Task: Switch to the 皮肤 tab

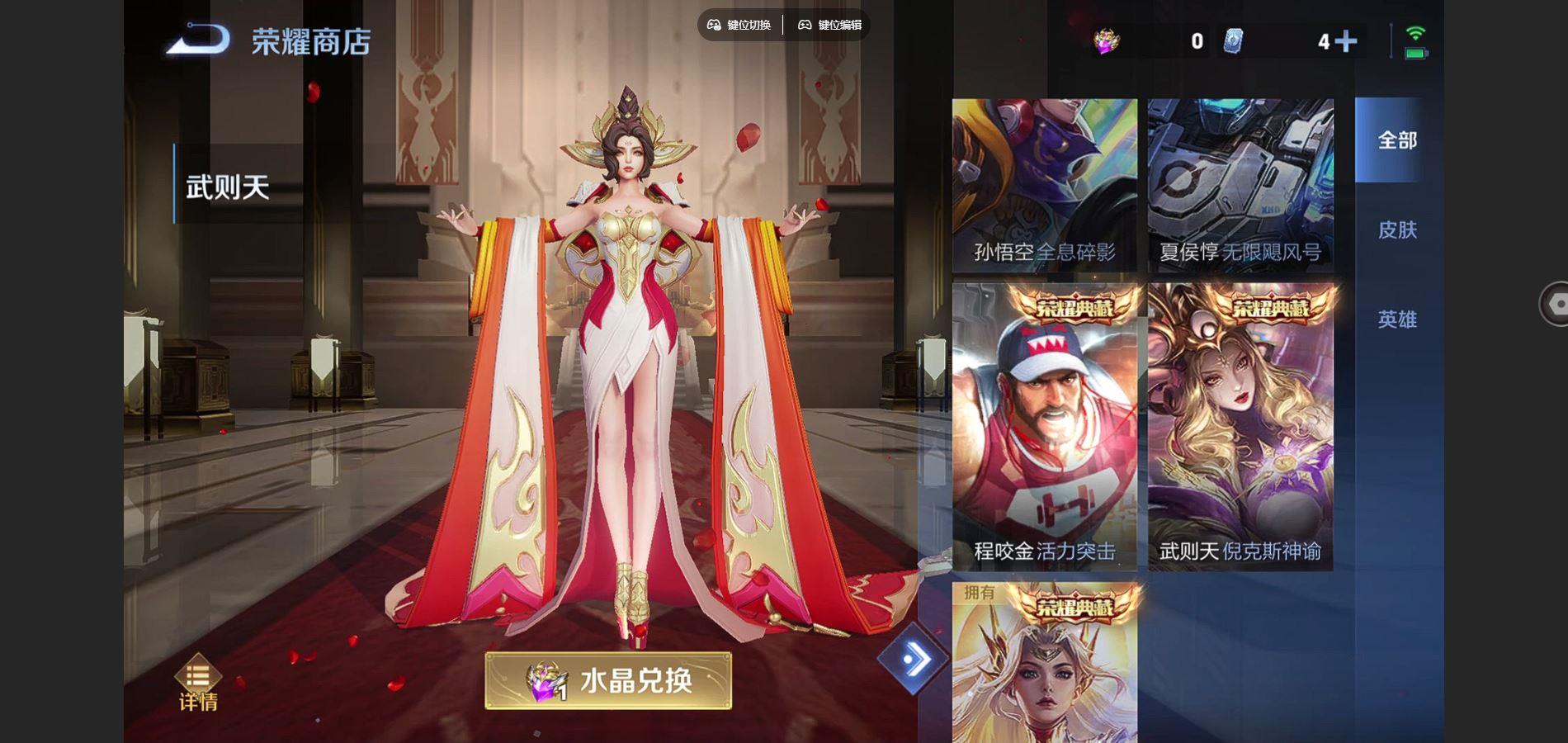Action: (x=1396, y=231)
